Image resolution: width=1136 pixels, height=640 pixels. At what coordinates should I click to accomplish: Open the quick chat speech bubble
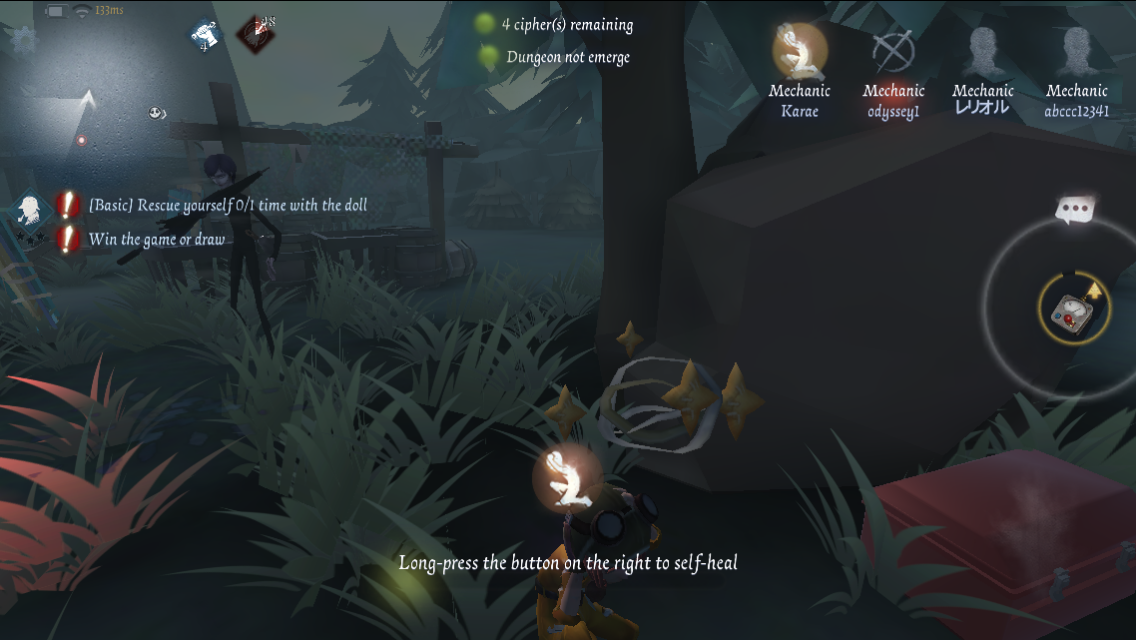coord(1076,210)
